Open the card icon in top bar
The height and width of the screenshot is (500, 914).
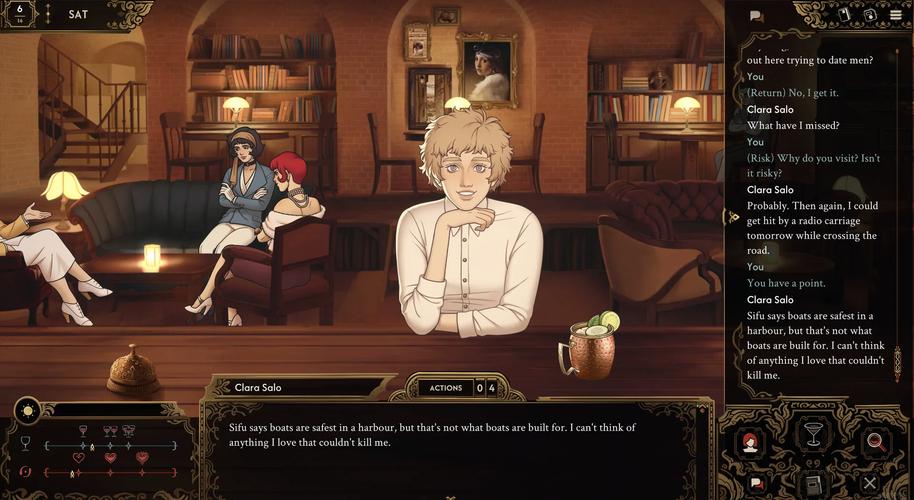(845, 15)
